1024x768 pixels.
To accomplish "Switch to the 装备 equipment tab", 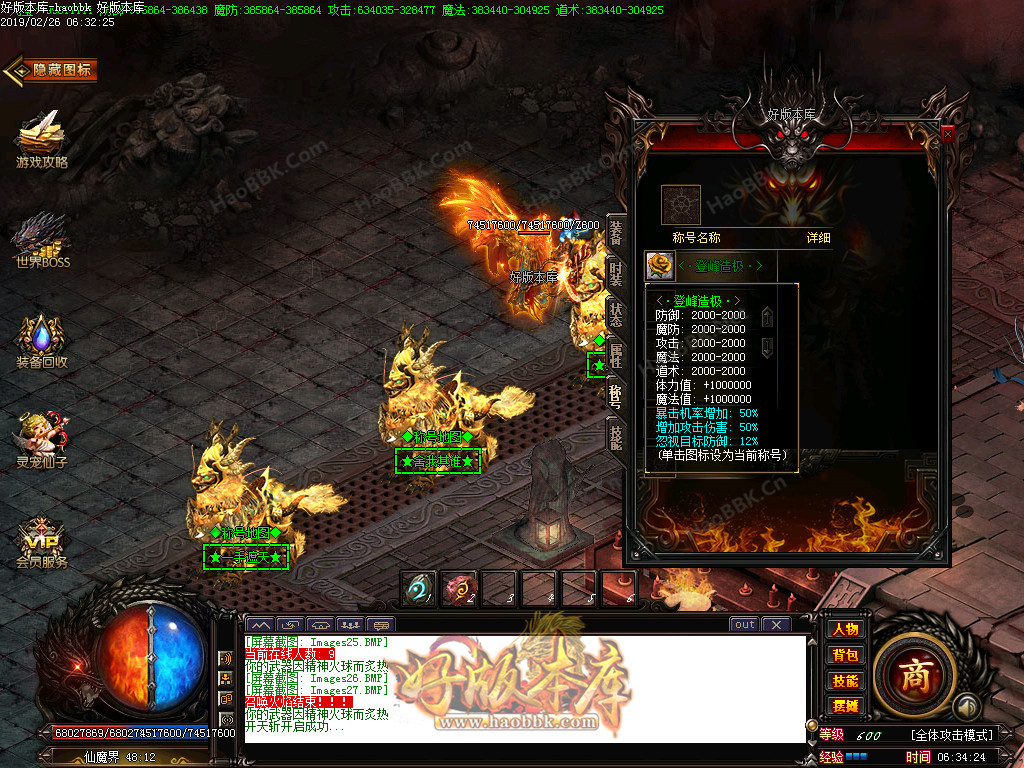I will [616, 233].
